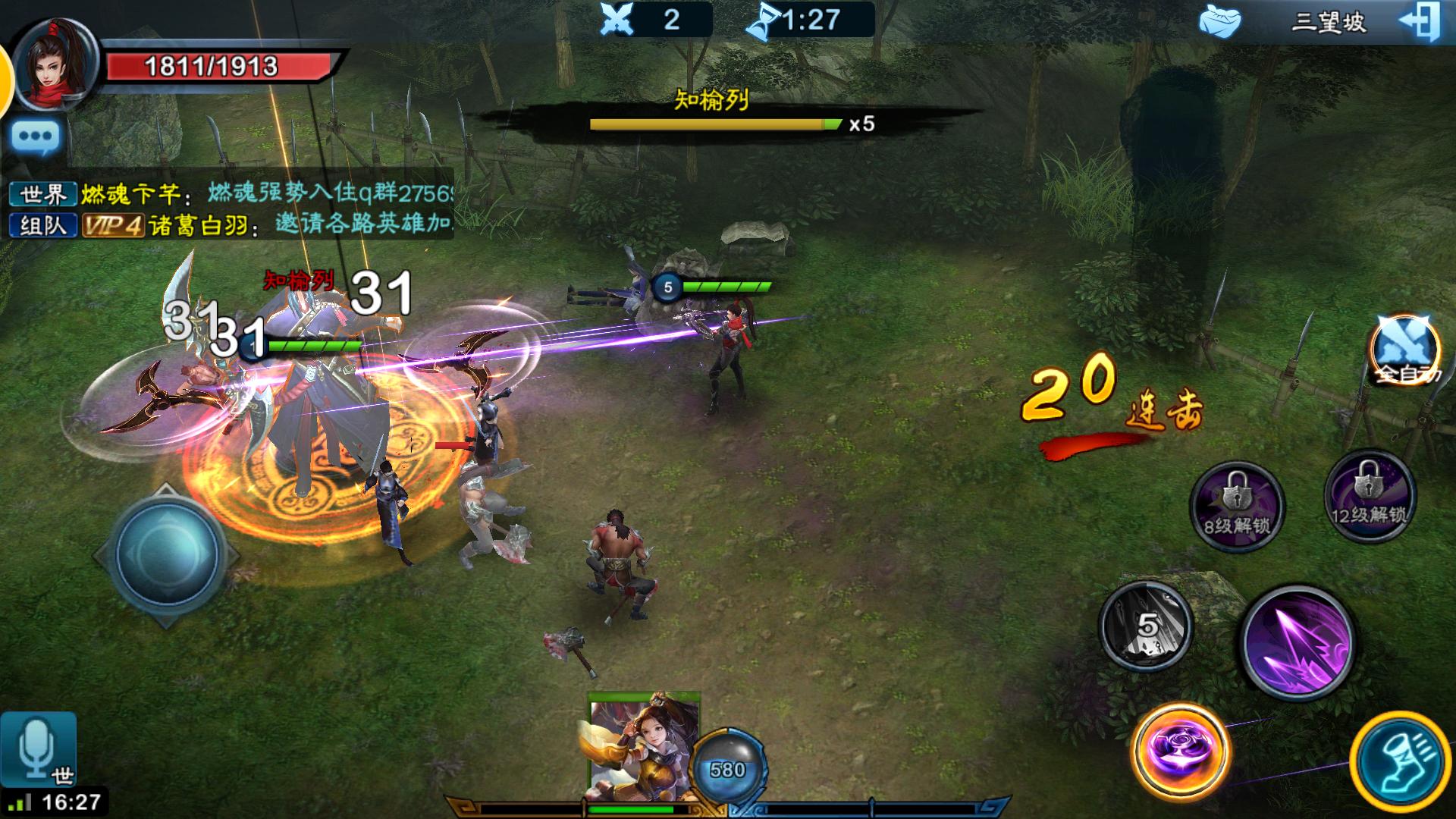Open the silver ingot icon
1456x819 pixels.
1219,21
